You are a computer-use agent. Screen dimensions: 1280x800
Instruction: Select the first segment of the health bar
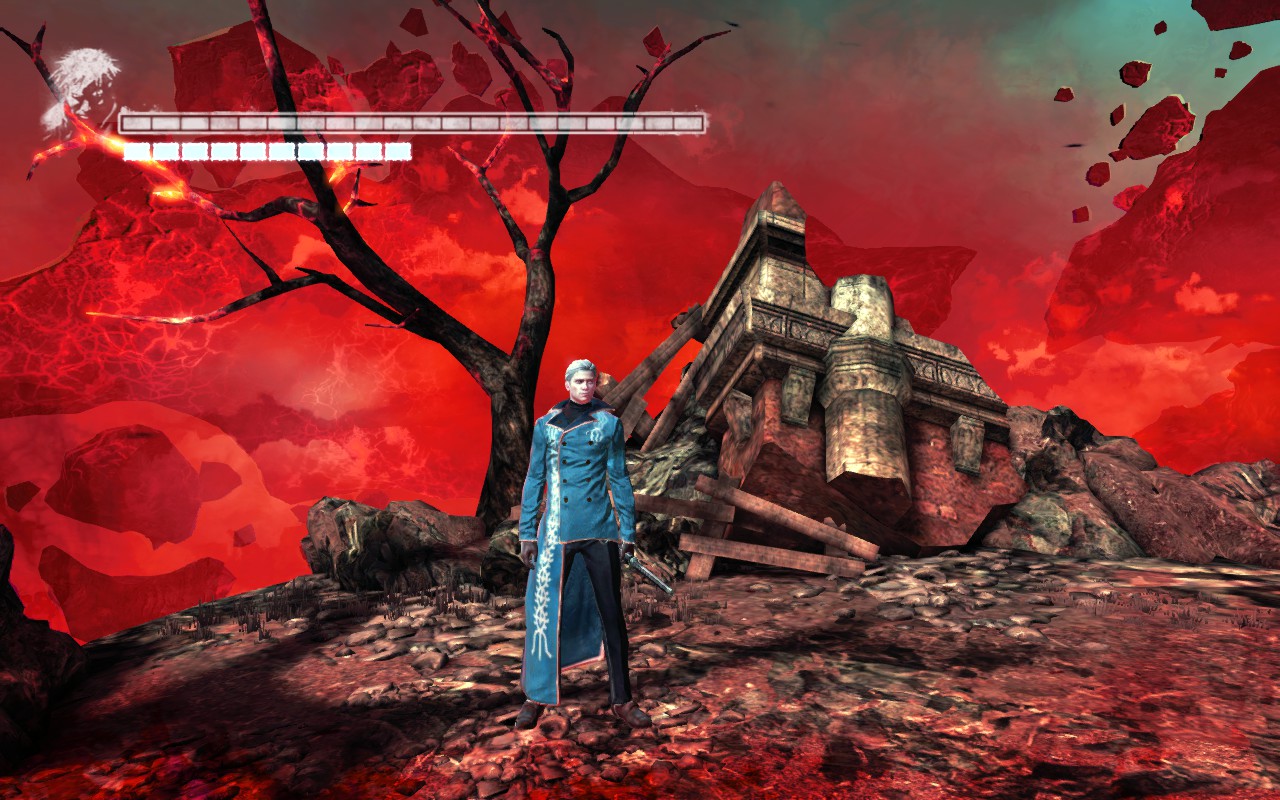(x=135, y=120)
